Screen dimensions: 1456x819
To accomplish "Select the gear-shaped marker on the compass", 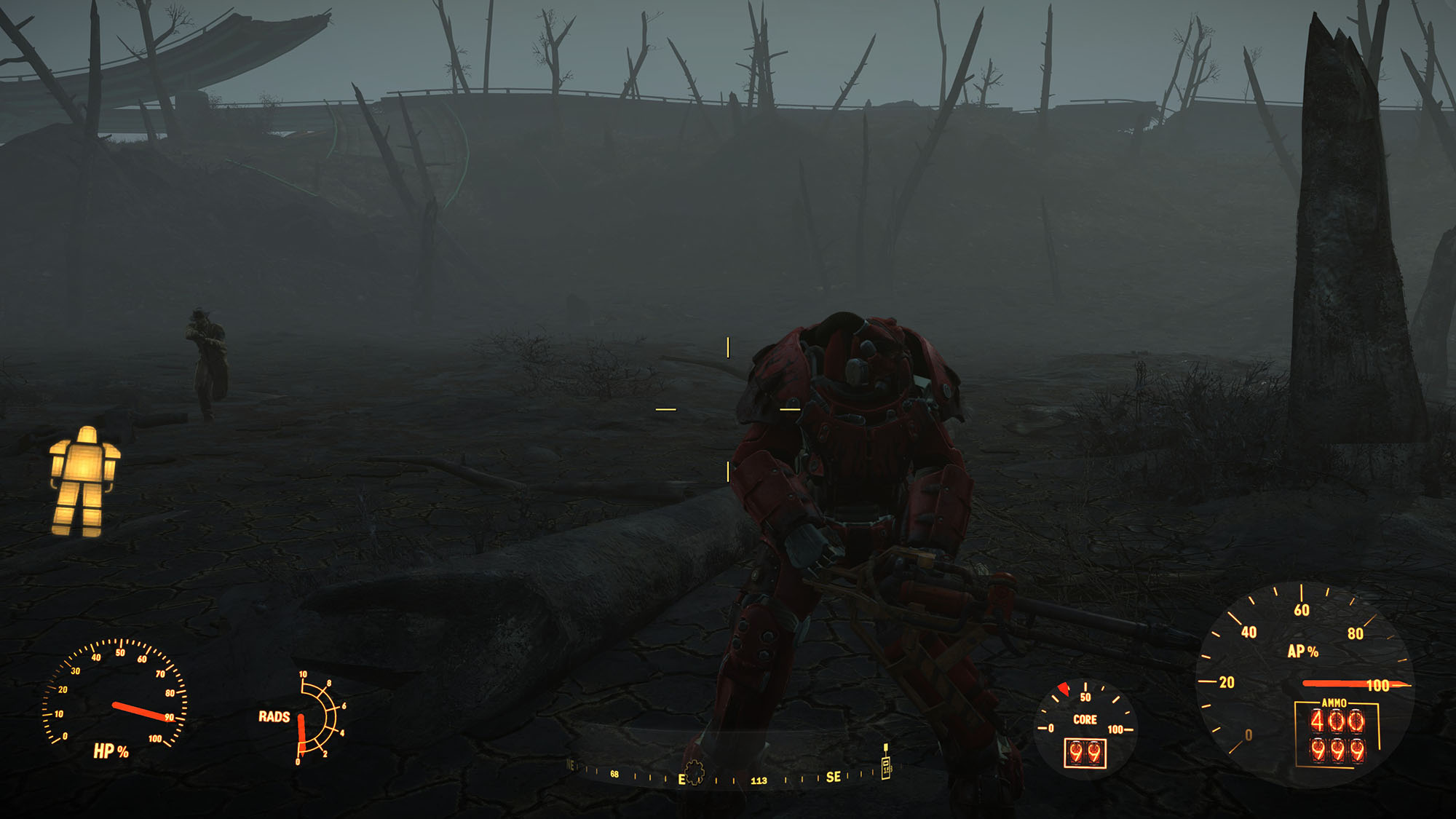I will coord(695,772).
